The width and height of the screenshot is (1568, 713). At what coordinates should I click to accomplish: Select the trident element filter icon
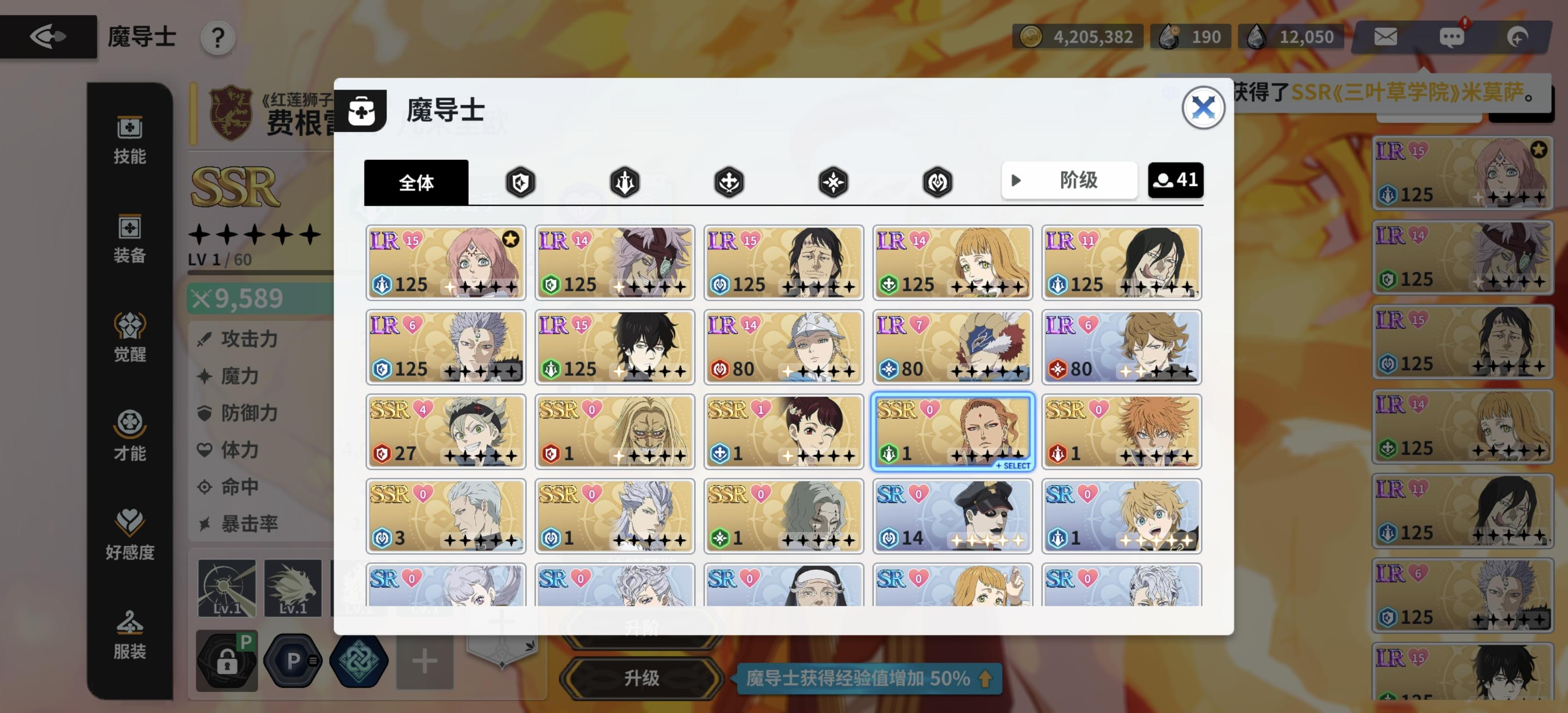tap(626, 181)
